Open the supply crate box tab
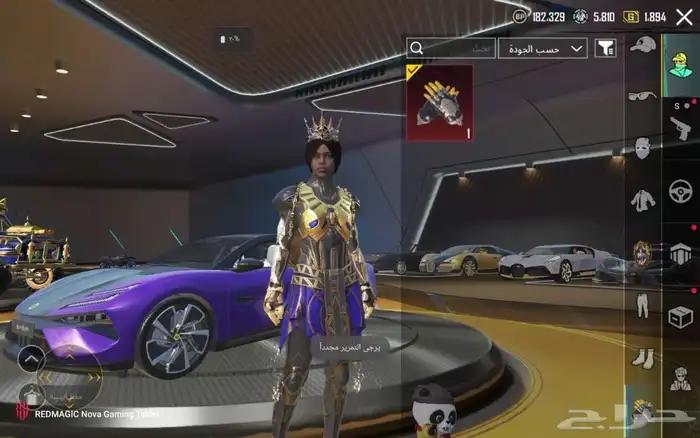Image resolution: width=700 pixels, height=438 pixels. point(681,317)
